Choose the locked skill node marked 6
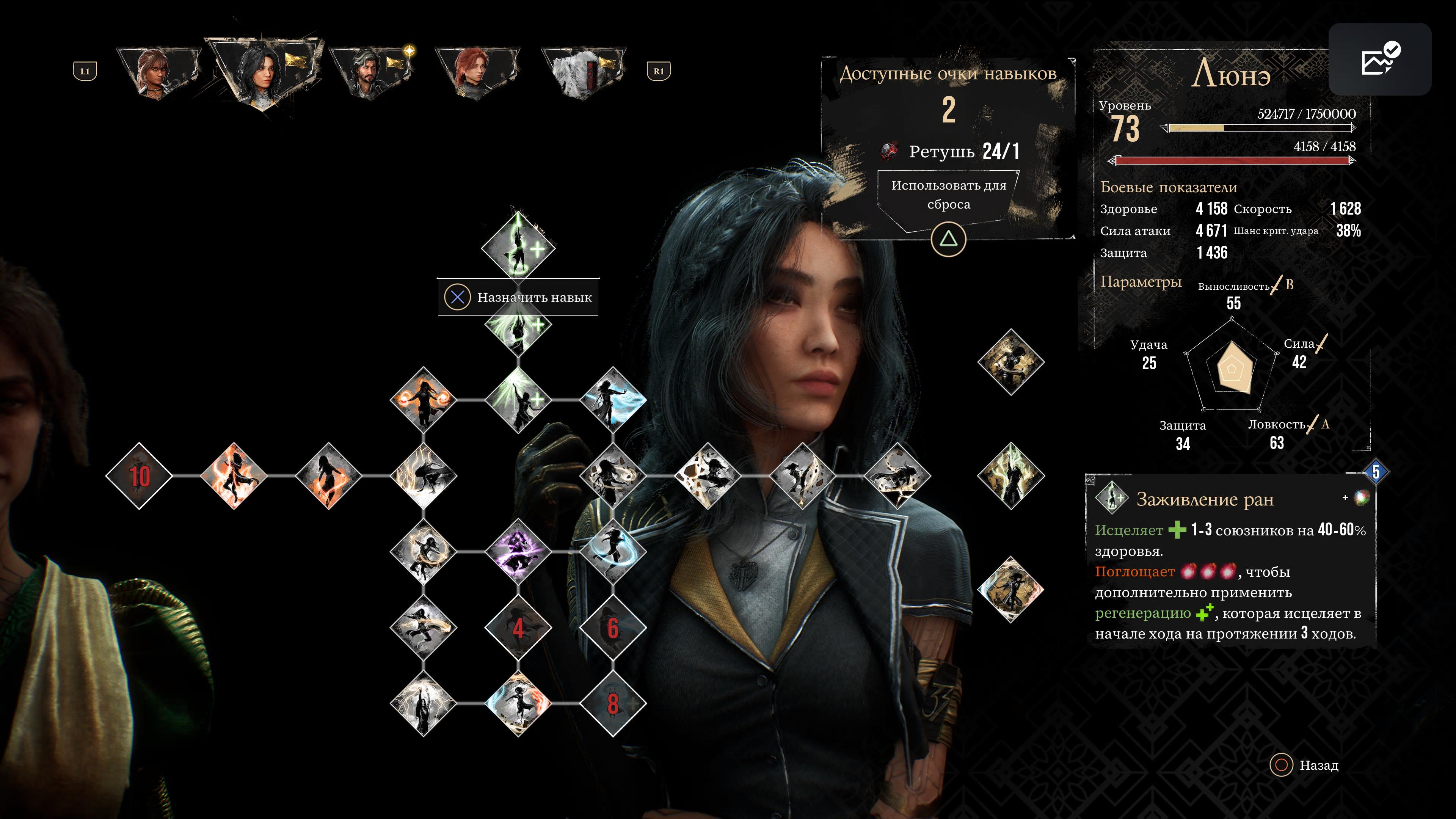This screenshot has height=819, width=1456. (613, 628)
